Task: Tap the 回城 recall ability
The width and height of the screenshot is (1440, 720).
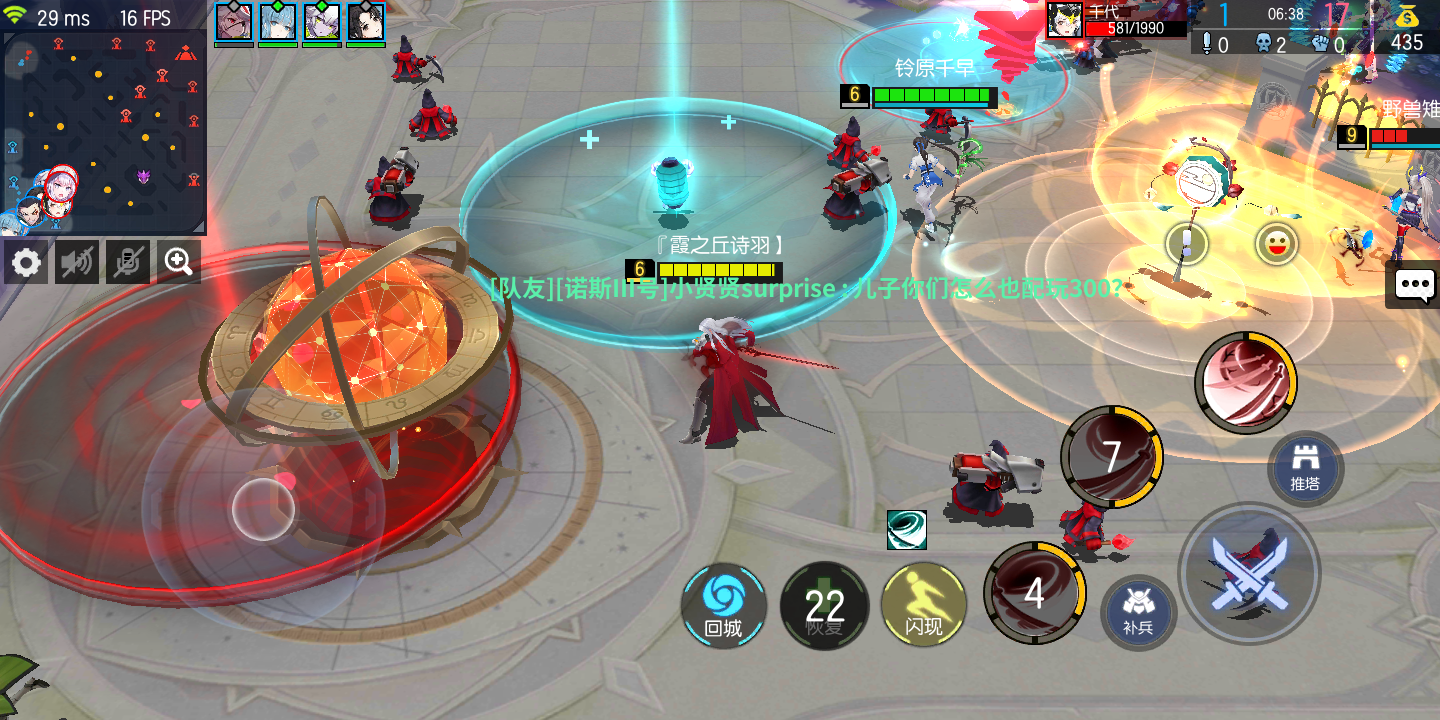Action: pos(723,605)
